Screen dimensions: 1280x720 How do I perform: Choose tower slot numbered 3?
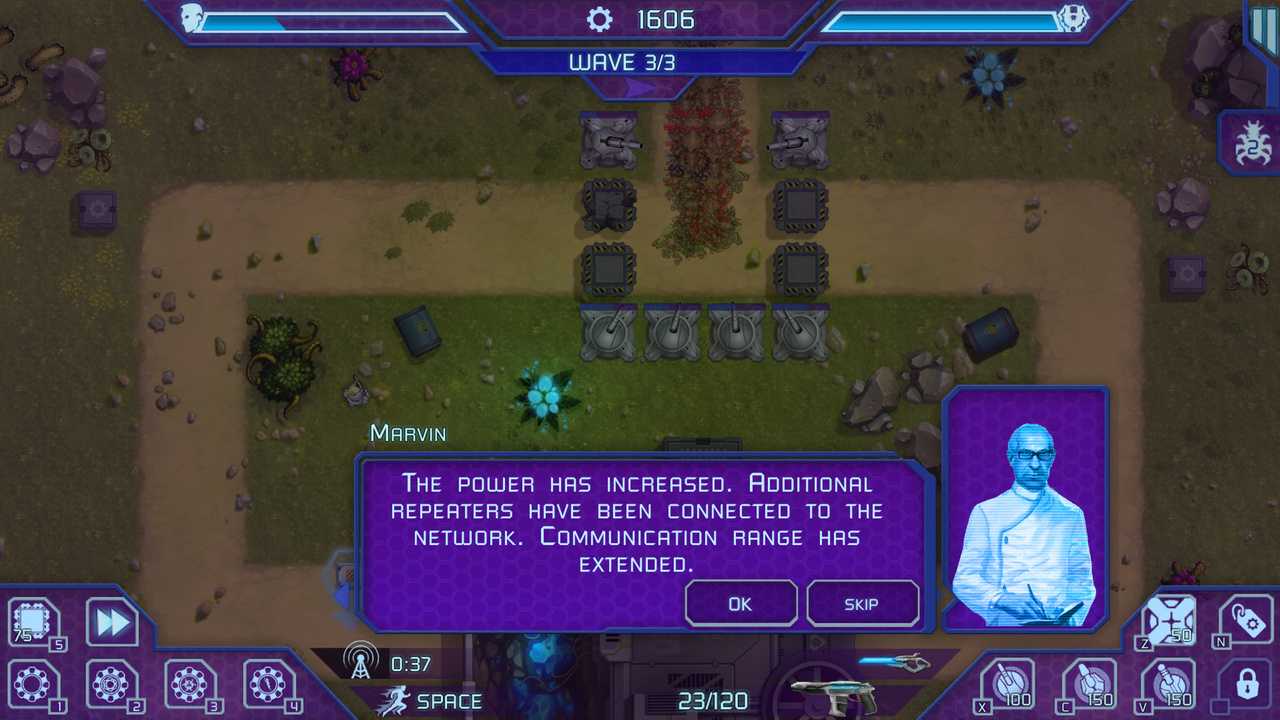tap(189, 686)
